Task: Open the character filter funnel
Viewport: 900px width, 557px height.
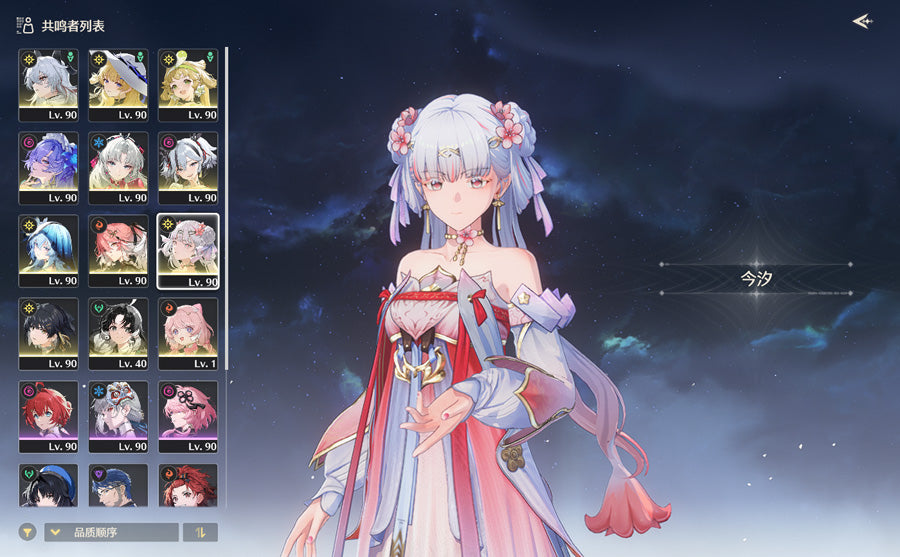Action: click(x=28, y=532)
